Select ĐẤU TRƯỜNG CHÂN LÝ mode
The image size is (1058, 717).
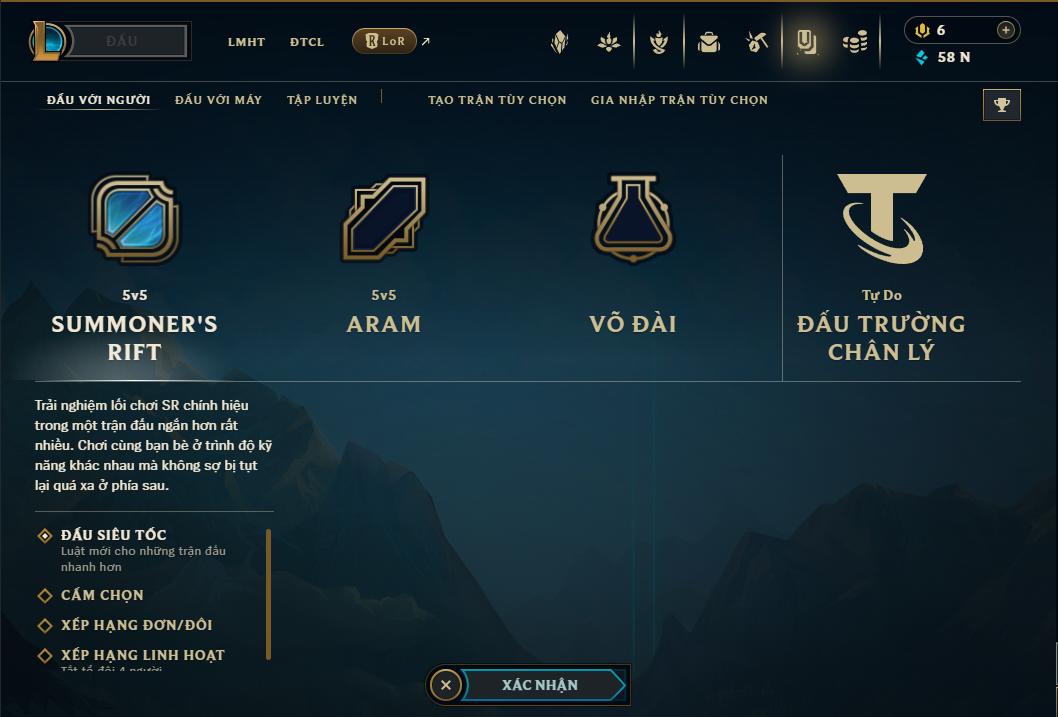click(x=881, y=265)
